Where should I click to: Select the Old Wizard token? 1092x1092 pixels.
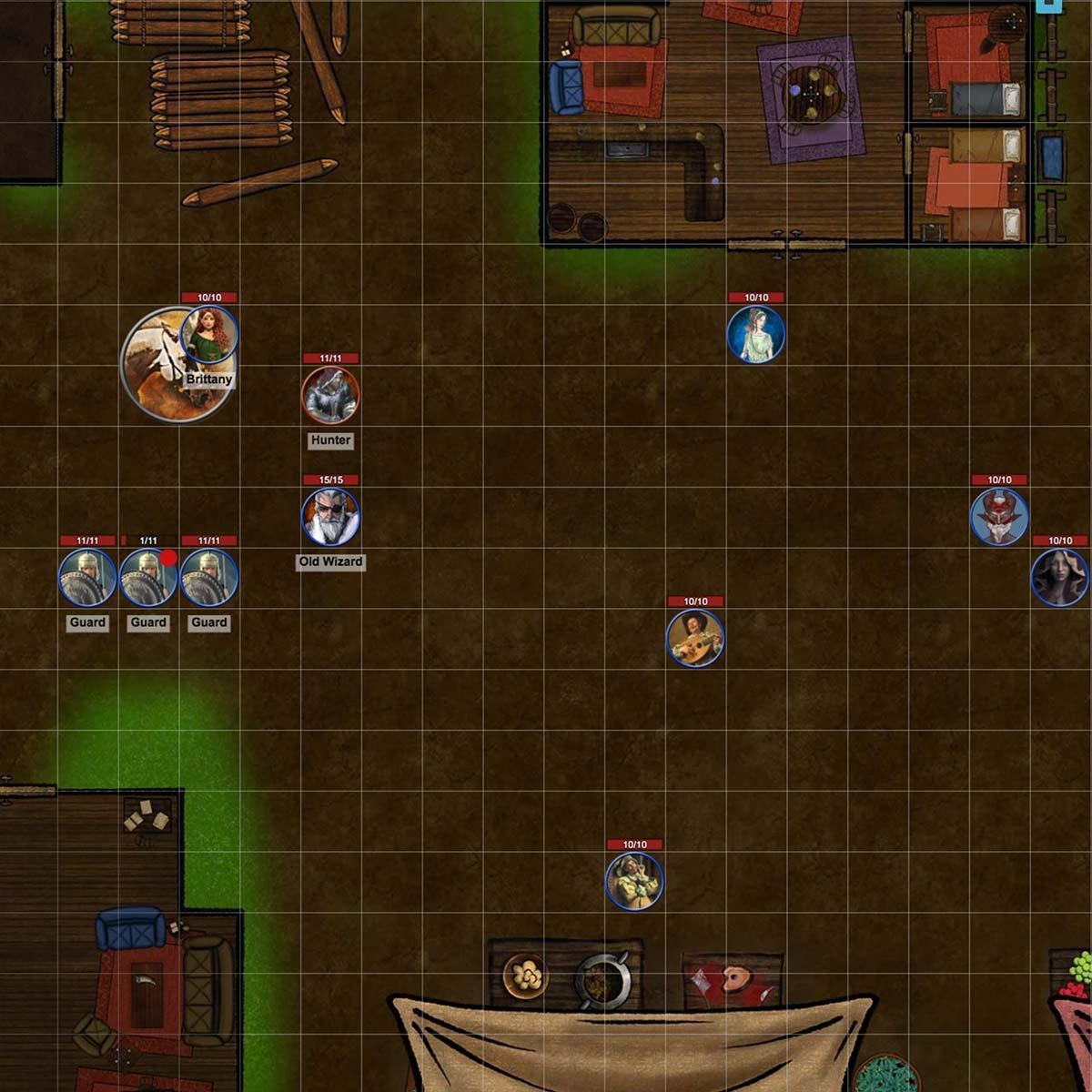330,516
